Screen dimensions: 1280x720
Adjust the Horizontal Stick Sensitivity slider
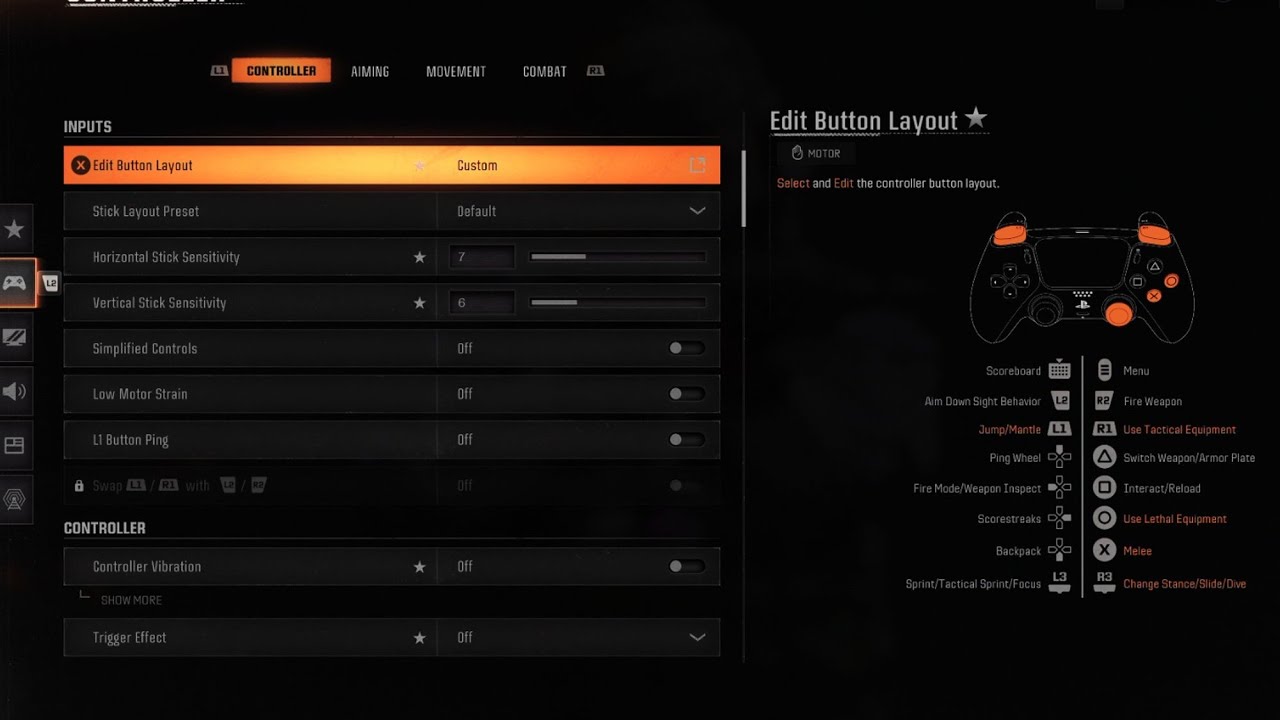[x=617, y=257]
